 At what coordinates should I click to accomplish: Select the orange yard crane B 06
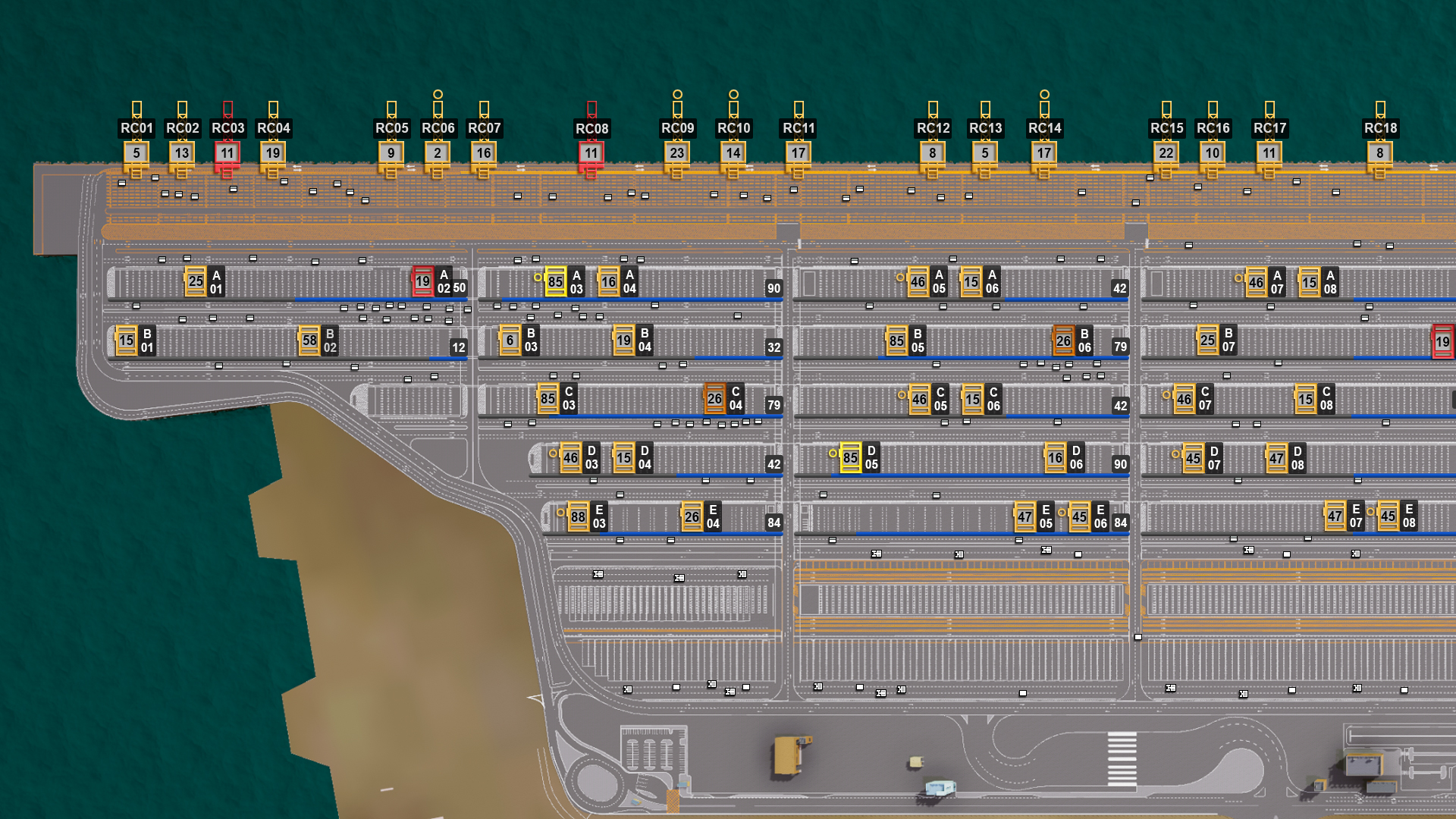(1064, 341)
